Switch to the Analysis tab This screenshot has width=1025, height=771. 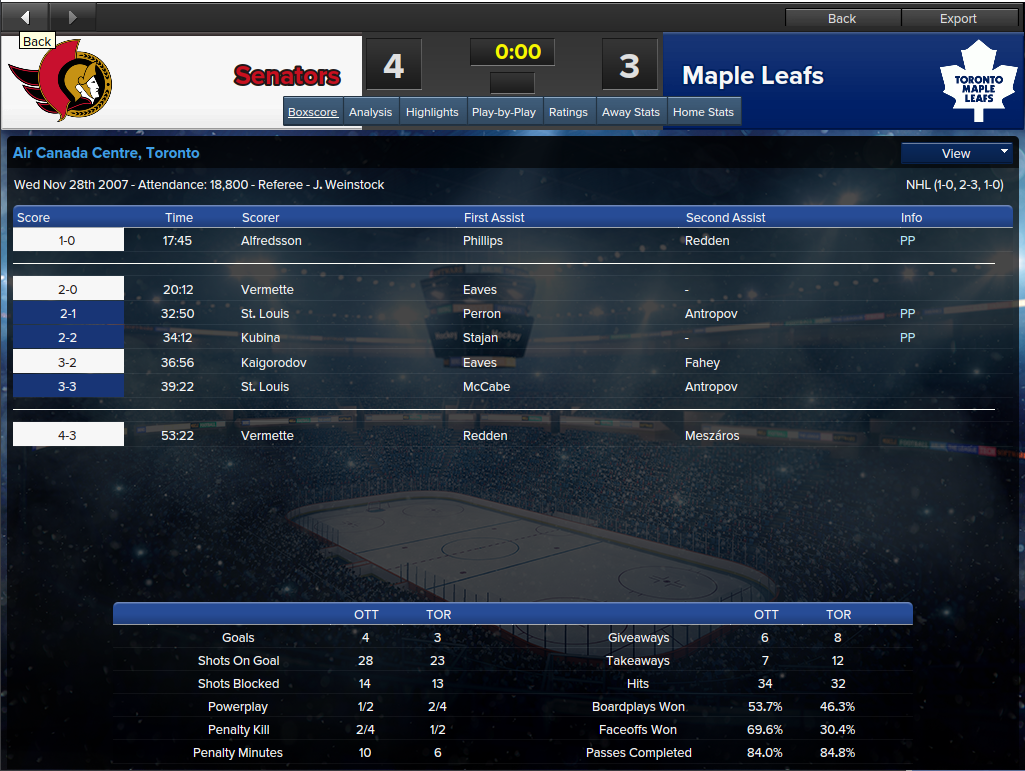coord(370,112)
